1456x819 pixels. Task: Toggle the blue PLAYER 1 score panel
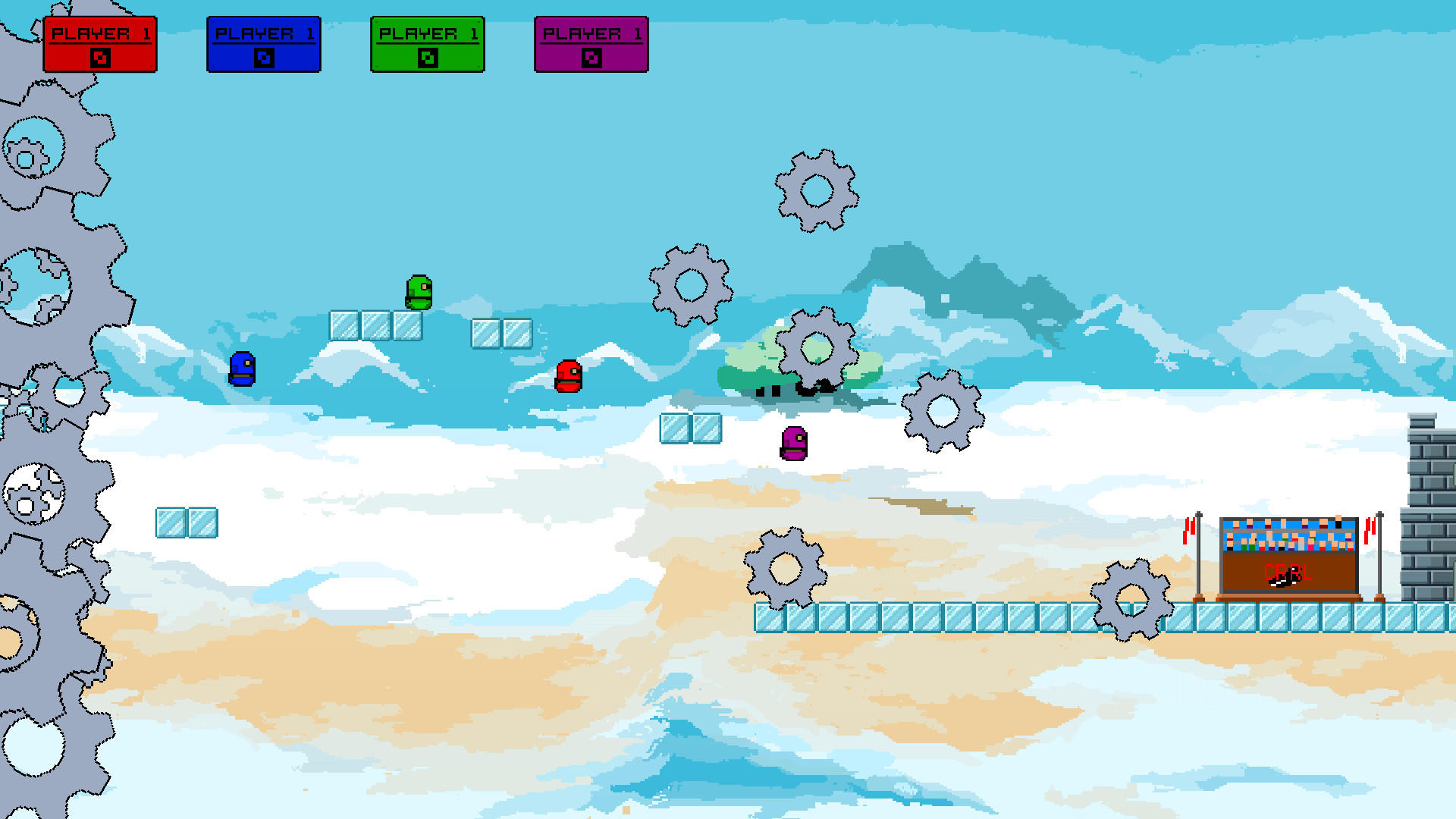tap(264, 43)
